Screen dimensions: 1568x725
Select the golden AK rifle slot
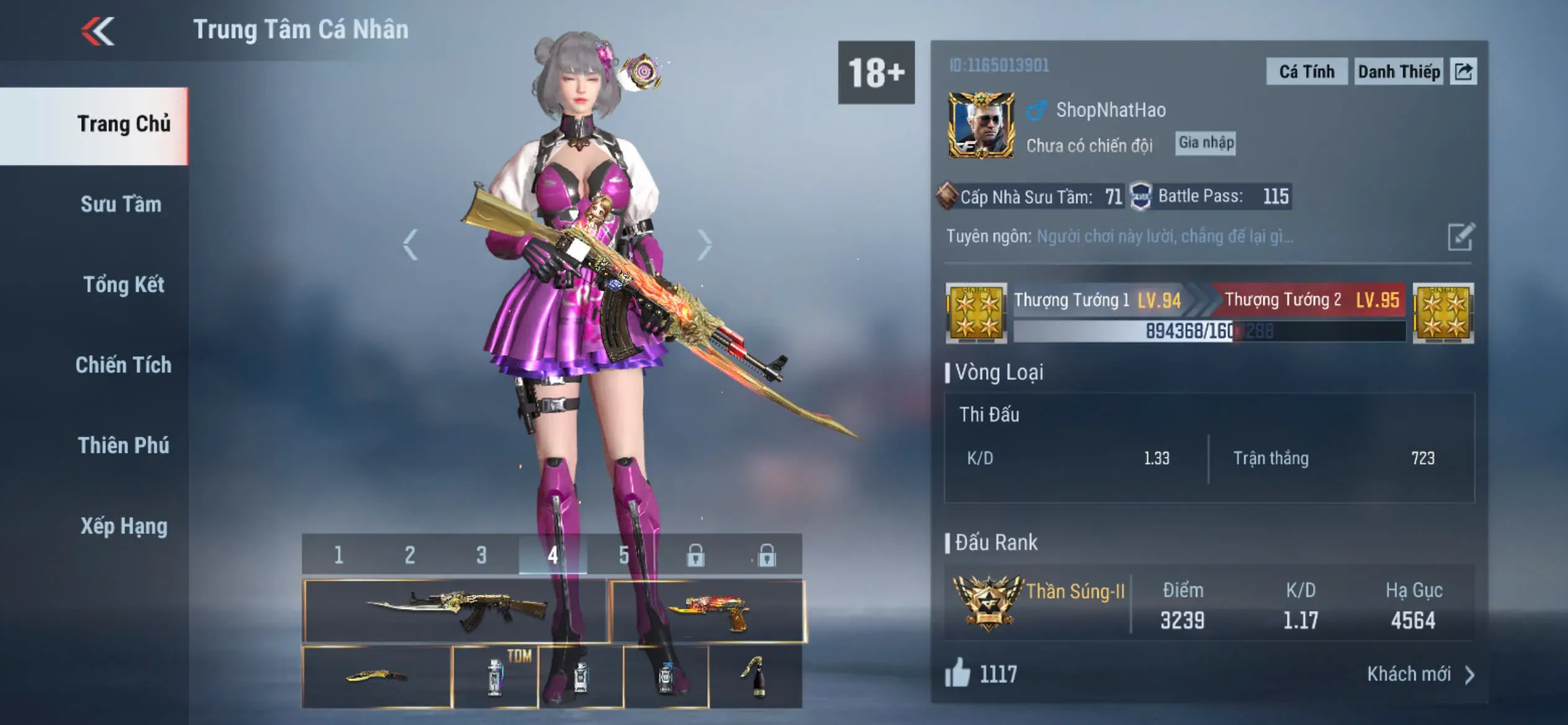pyautogui.click(x=455, y=611)
